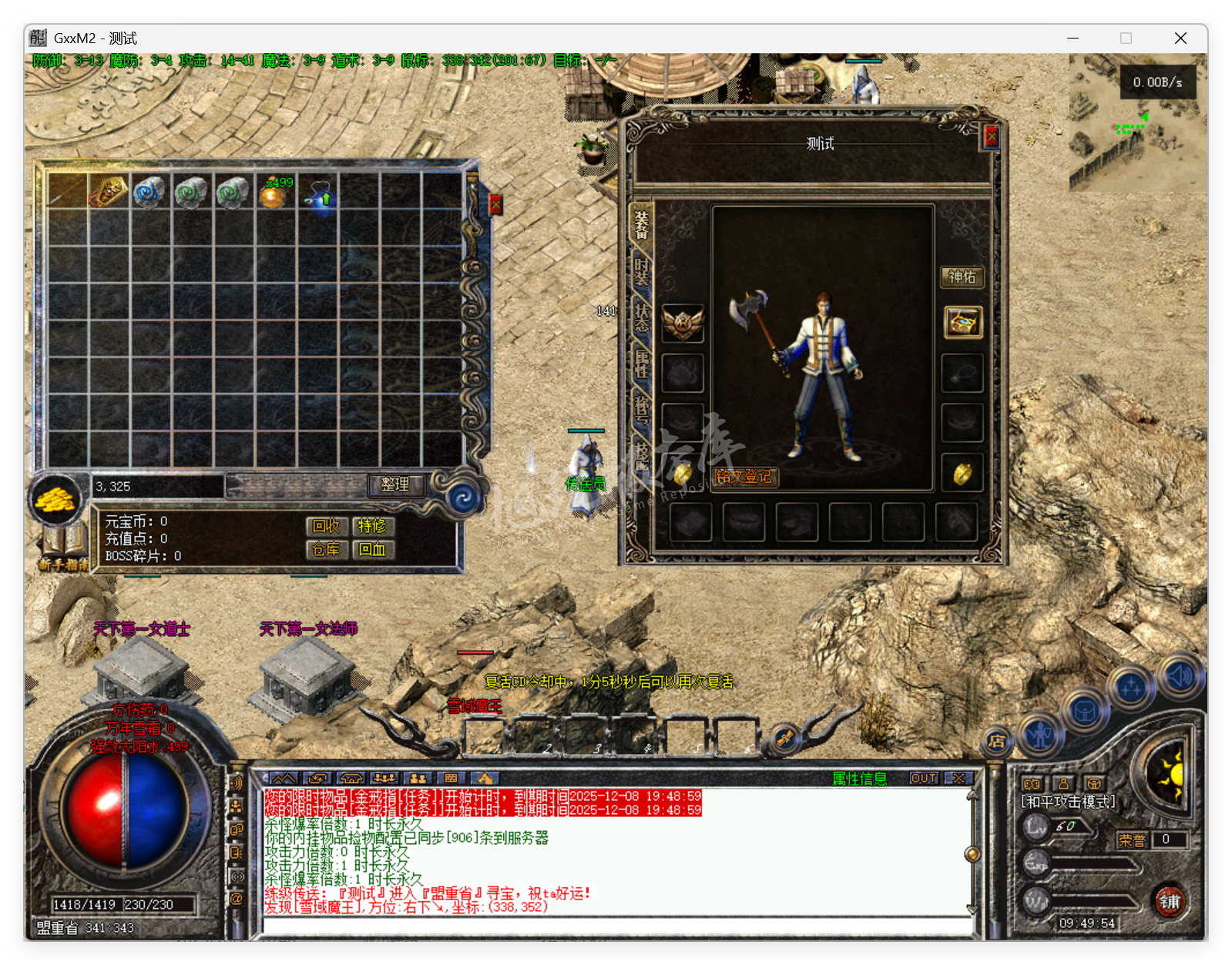Screen dimensions: 1232x965
Task: Click the 回血 restore health button
Action: tap(372, 549)
